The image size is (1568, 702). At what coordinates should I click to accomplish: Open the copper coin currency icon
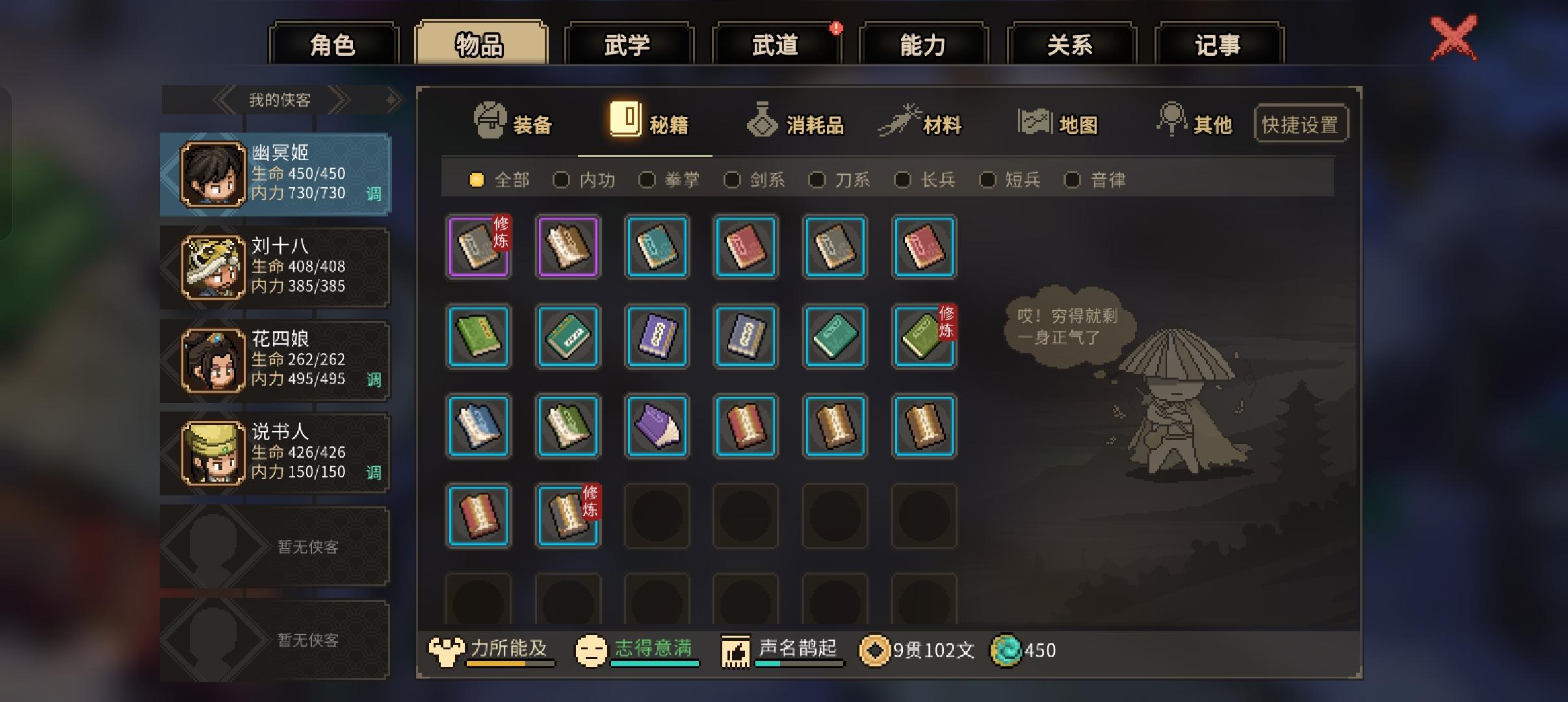(x=876, y=650)
